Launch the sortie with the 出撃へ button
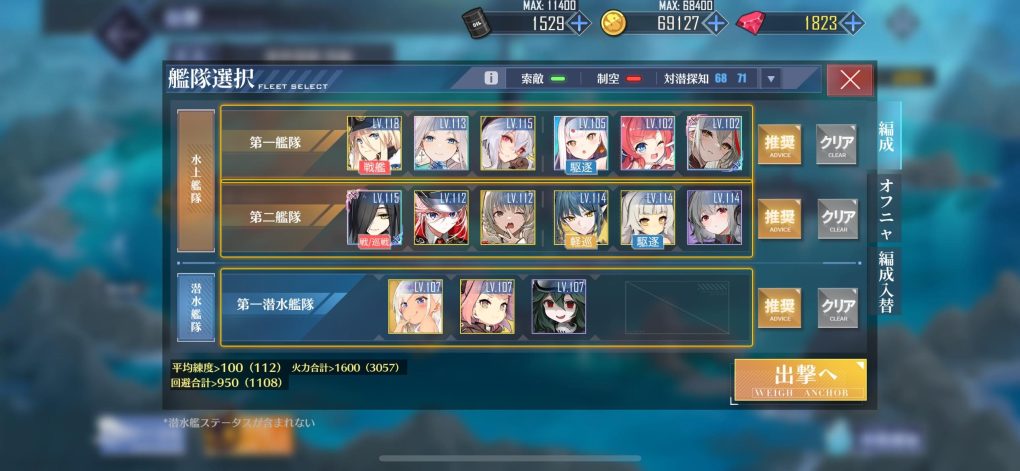 click(799, 379)
